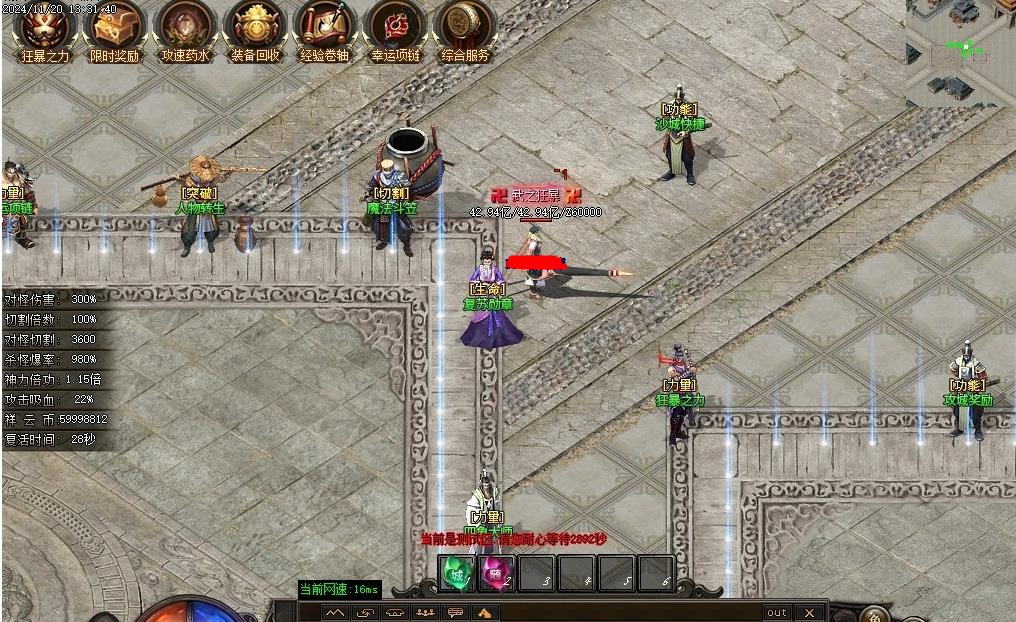Image resolution: width=1016 pixels, height=622 pixels.
Task: Open the 限时奖励 treasure chest icon
Action: tap(115, 27)
